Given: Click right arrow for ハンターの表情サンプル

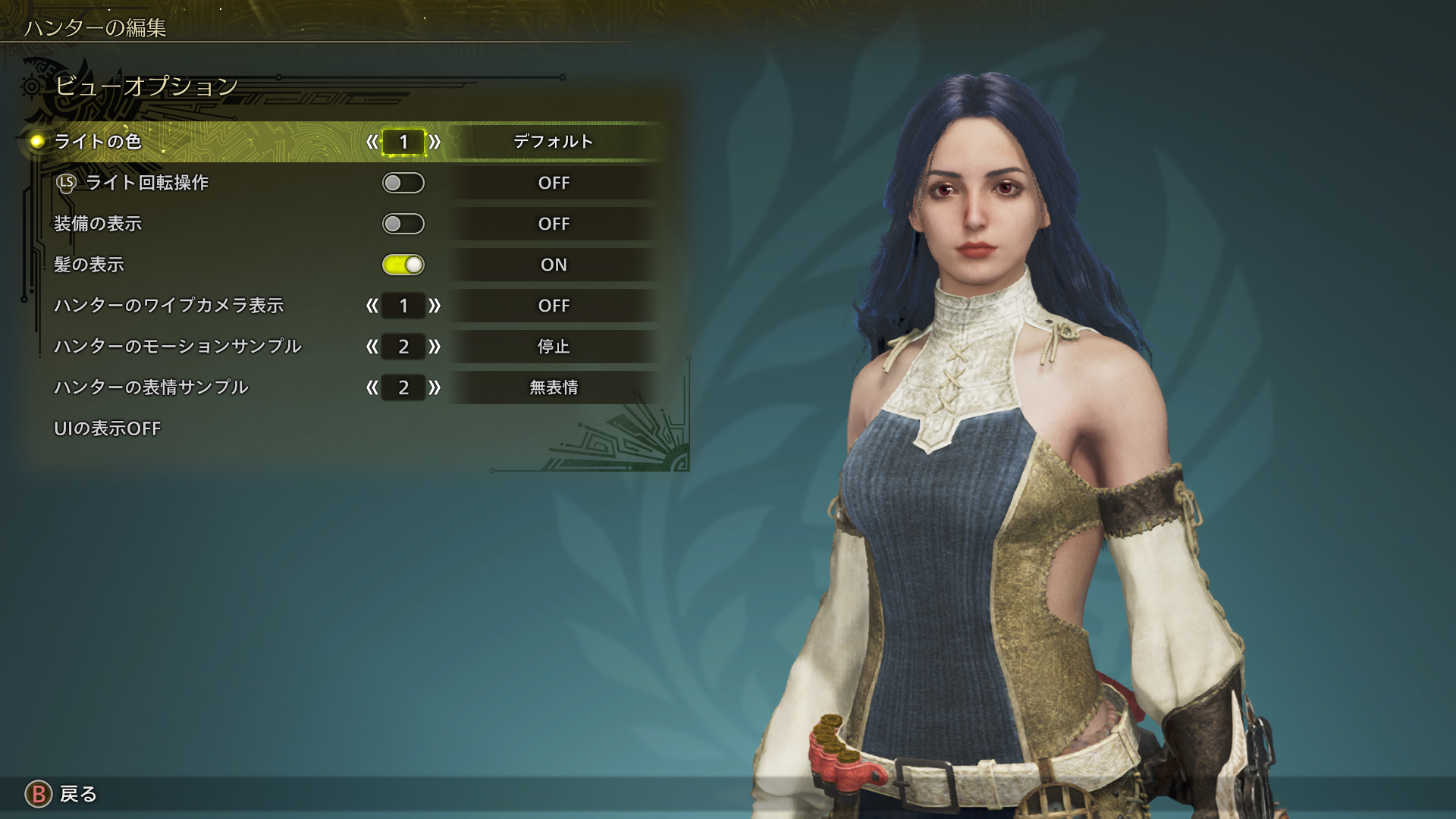Looking at the screenshot, I should 435,388.
